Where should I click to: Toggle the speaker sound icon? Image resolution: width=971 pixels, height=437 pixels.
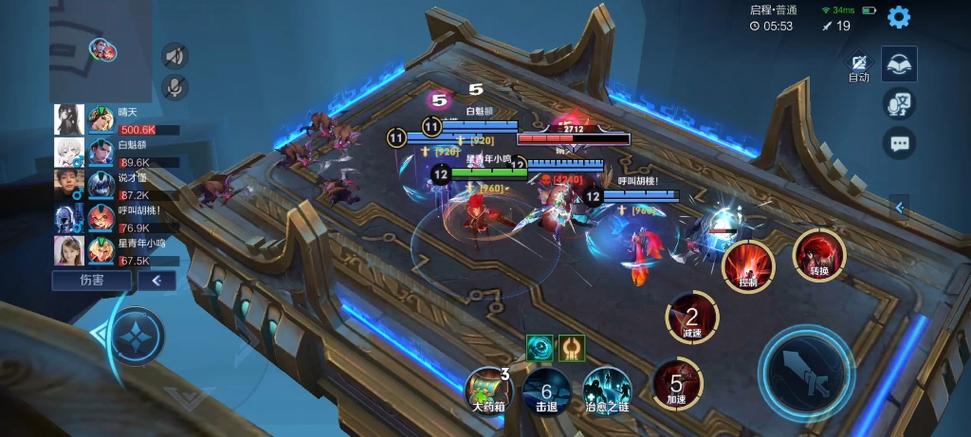tap(175, 56)
